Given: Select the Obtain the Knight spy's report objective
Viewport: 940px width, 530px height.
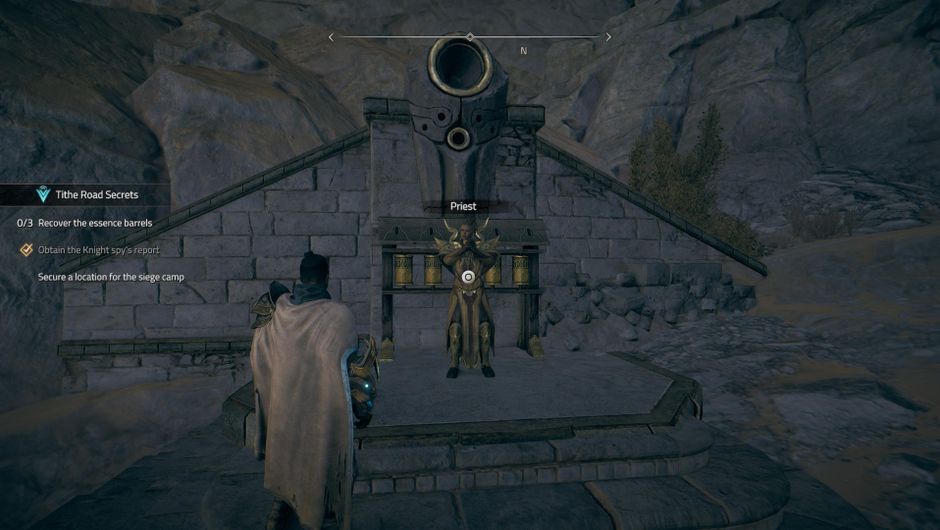Looking at the screenshot, I should 98,249.
